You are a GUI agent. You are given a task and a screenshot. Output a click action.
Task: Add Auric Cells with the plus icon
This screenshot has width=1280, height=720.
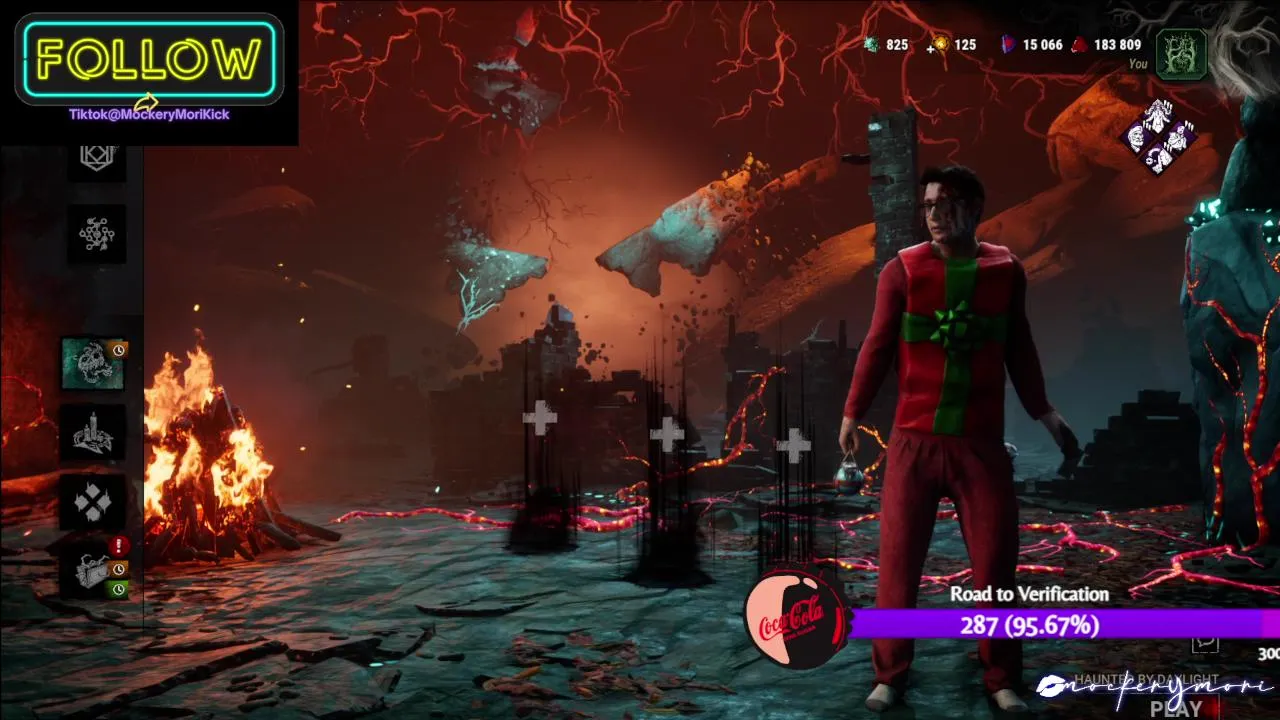coord(932,46)
